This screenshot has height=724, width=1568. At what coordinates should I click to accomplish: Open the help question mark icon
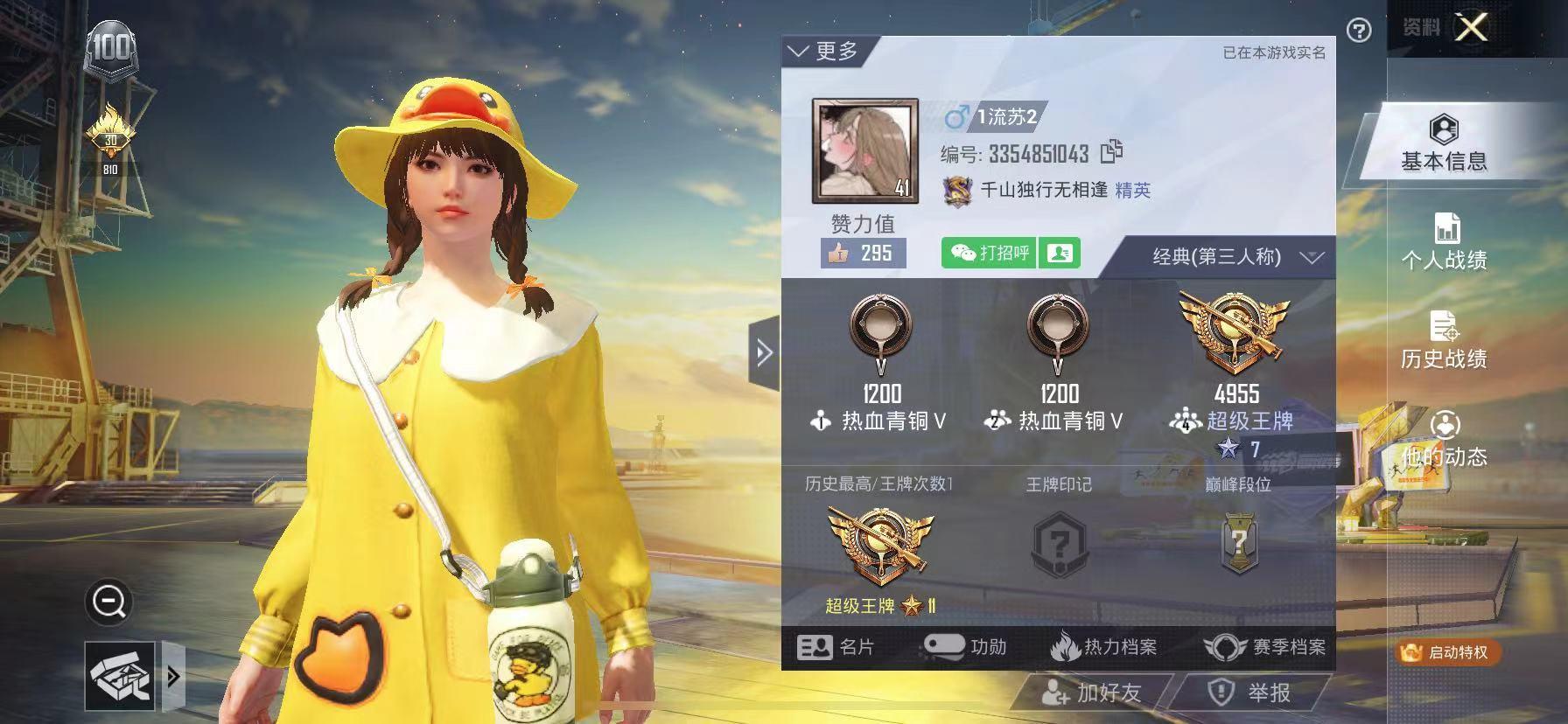(x=1358, y=29)
